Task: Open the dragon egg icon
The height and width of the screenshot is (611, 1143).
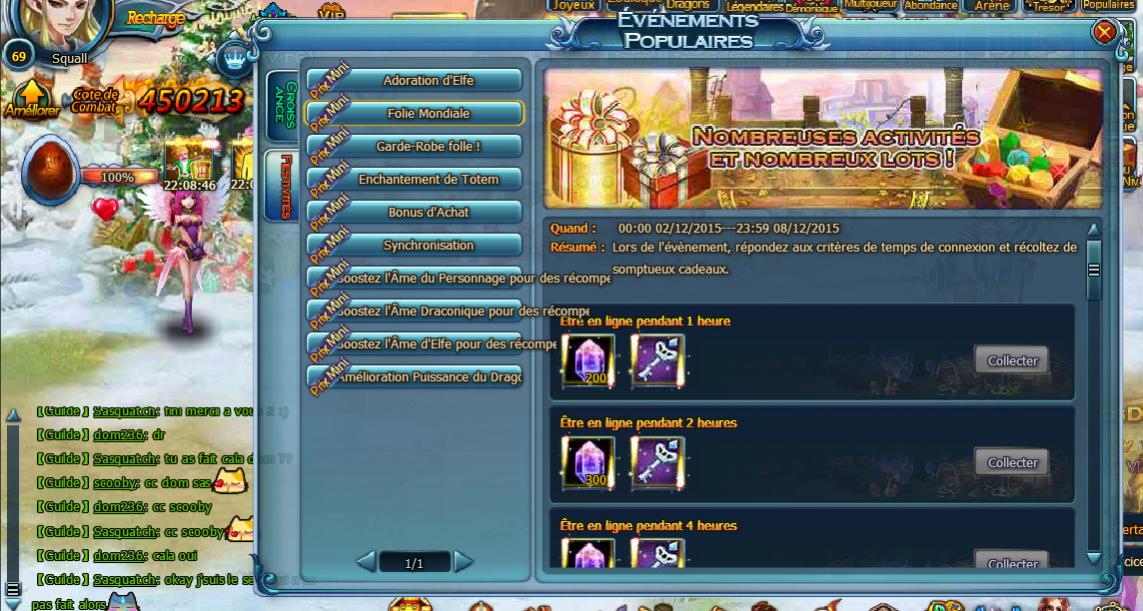Action: (51, 169)
